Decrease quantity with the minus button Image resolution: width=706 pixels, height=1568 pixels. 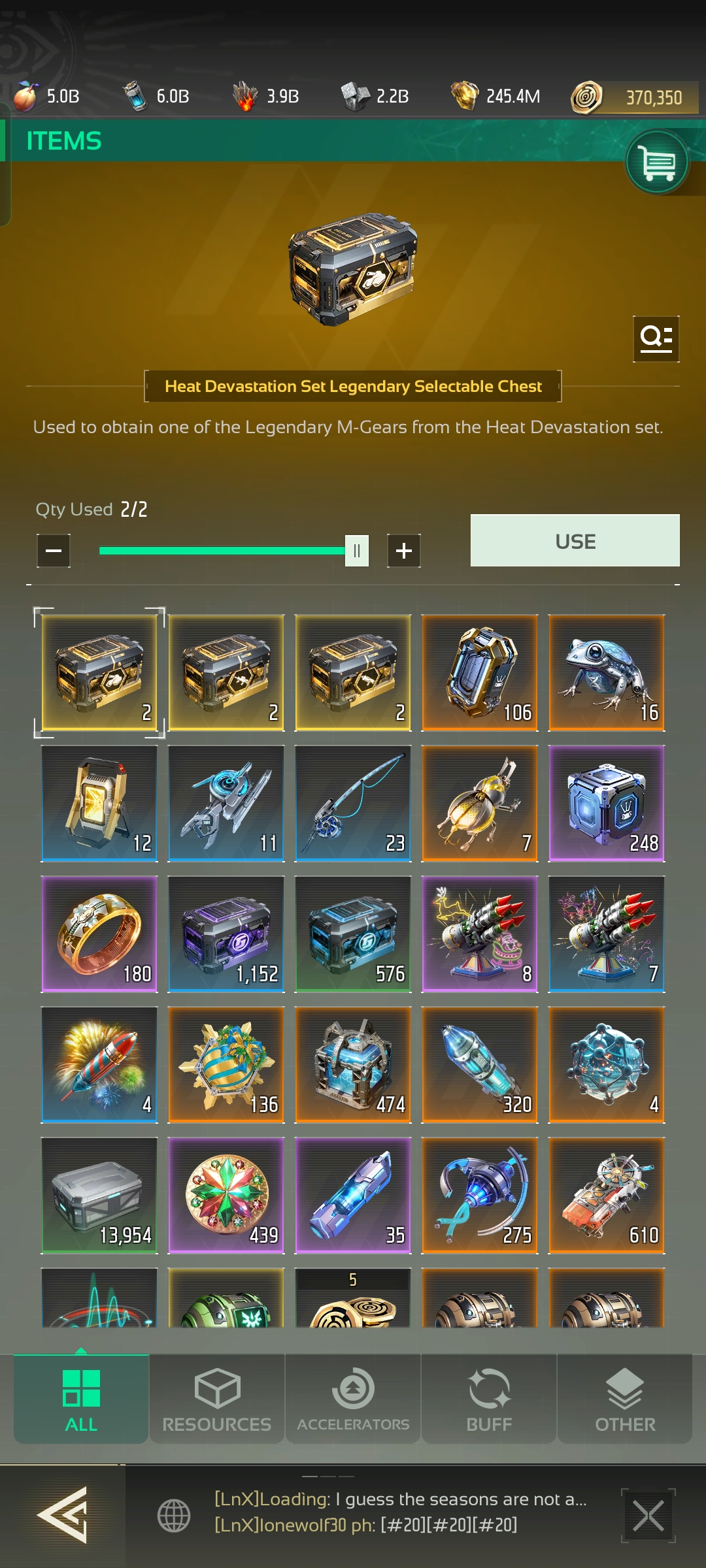[54, 551]
